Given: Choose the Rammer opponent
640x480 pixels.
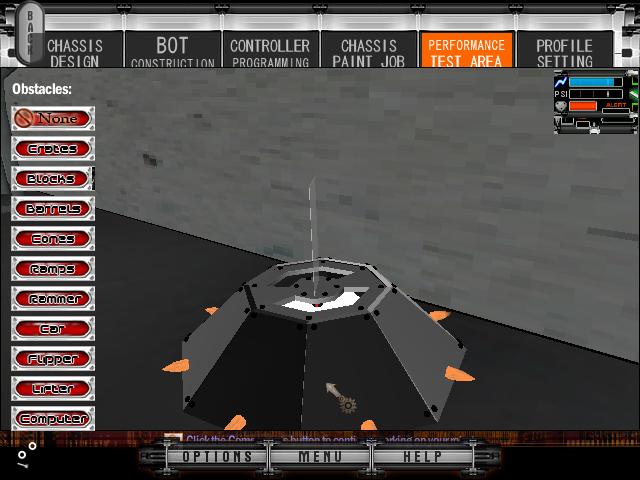Looking at the screenshot, I should pos(54,299).
